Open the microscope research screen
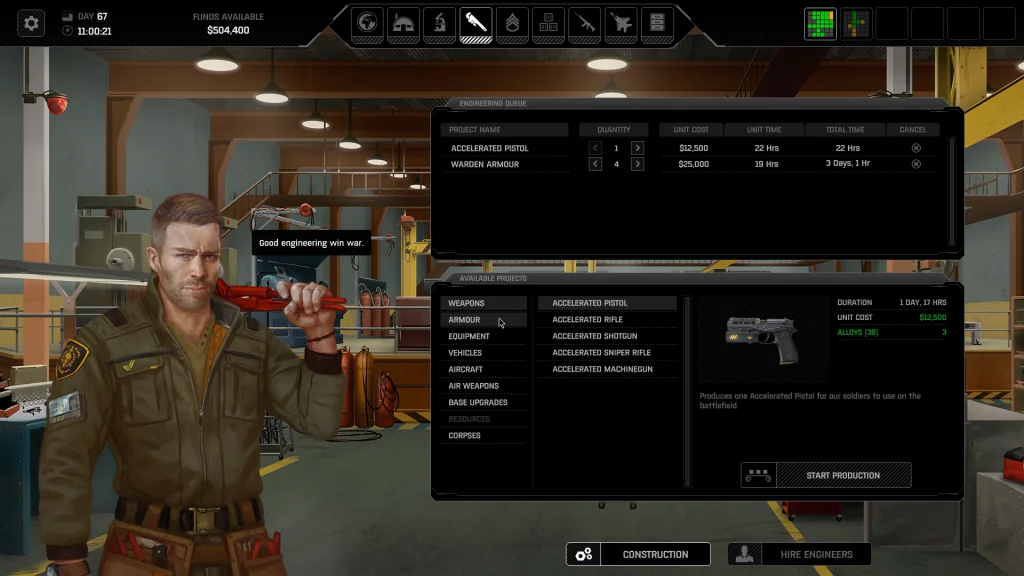 point(439,22)
